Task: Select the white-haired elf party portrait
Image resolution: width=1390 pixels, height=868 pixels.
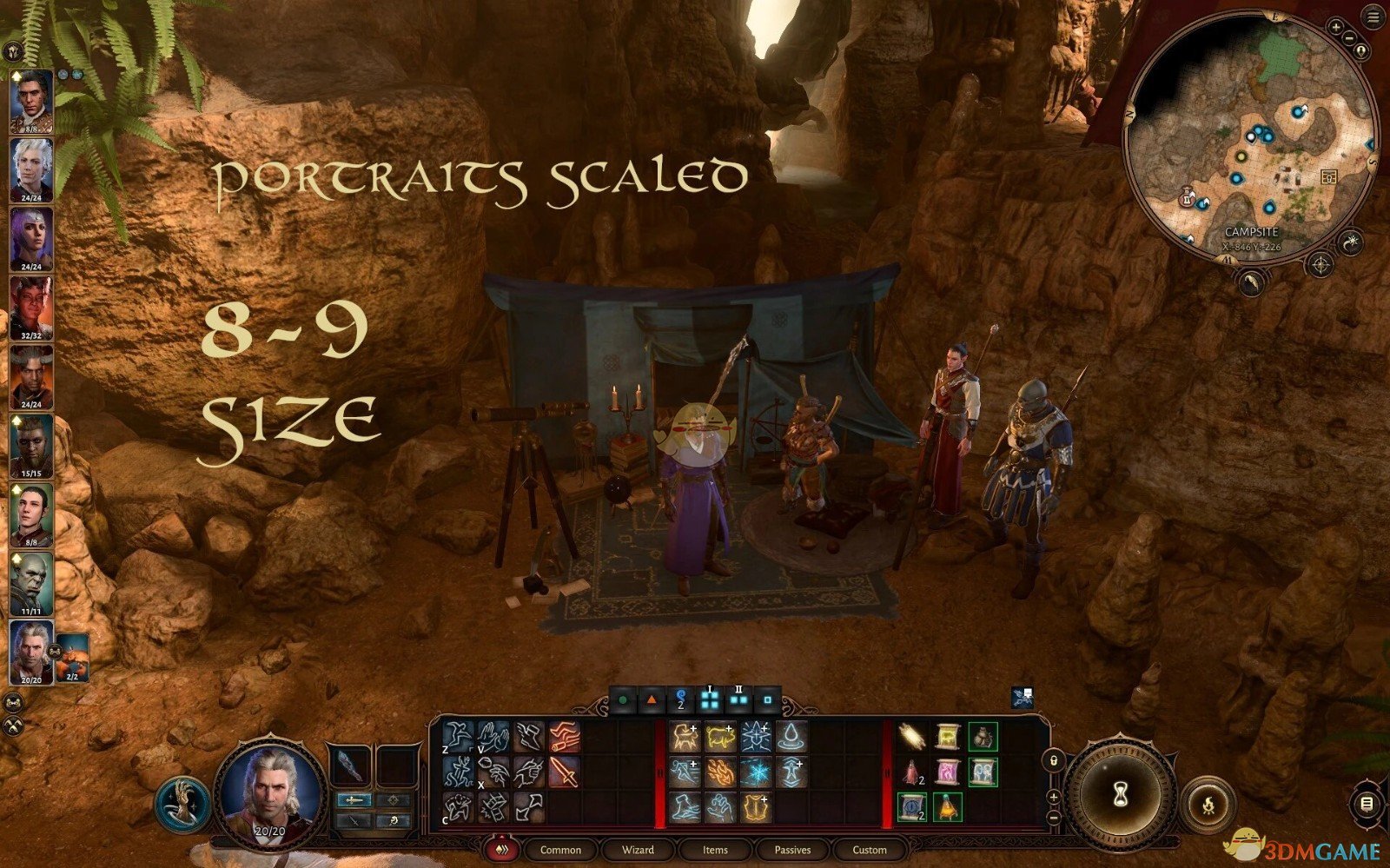Action: click(31, 169)
